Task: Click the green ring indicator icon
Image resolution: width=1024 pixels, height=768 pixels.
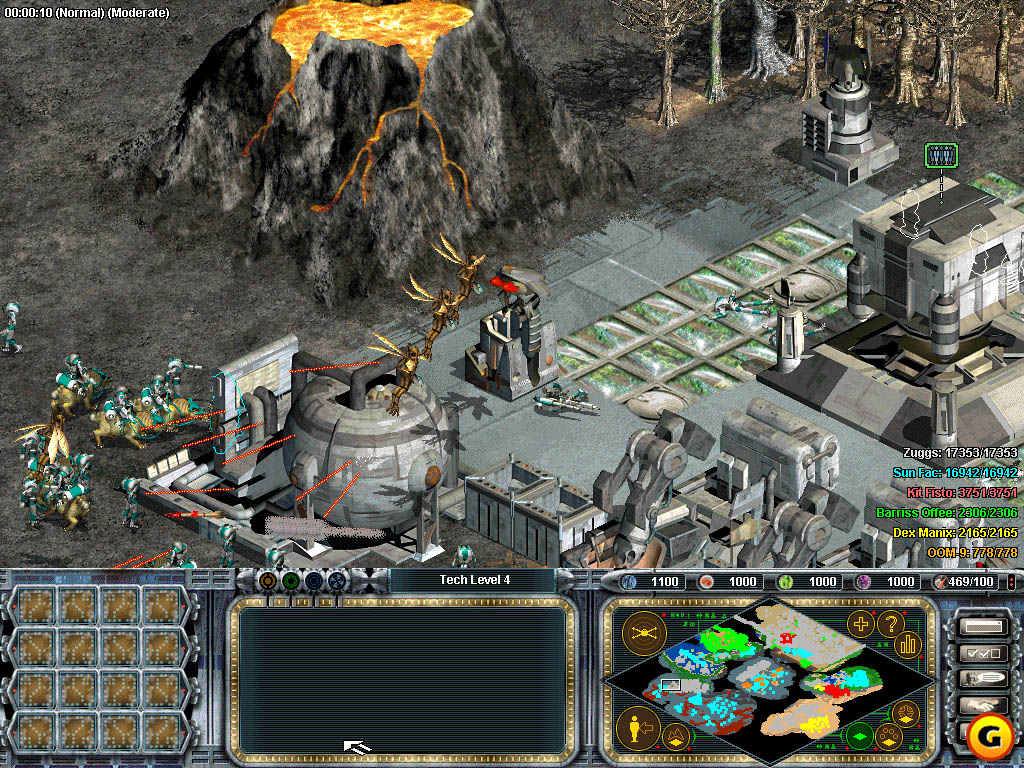Action: click(291, 580)
